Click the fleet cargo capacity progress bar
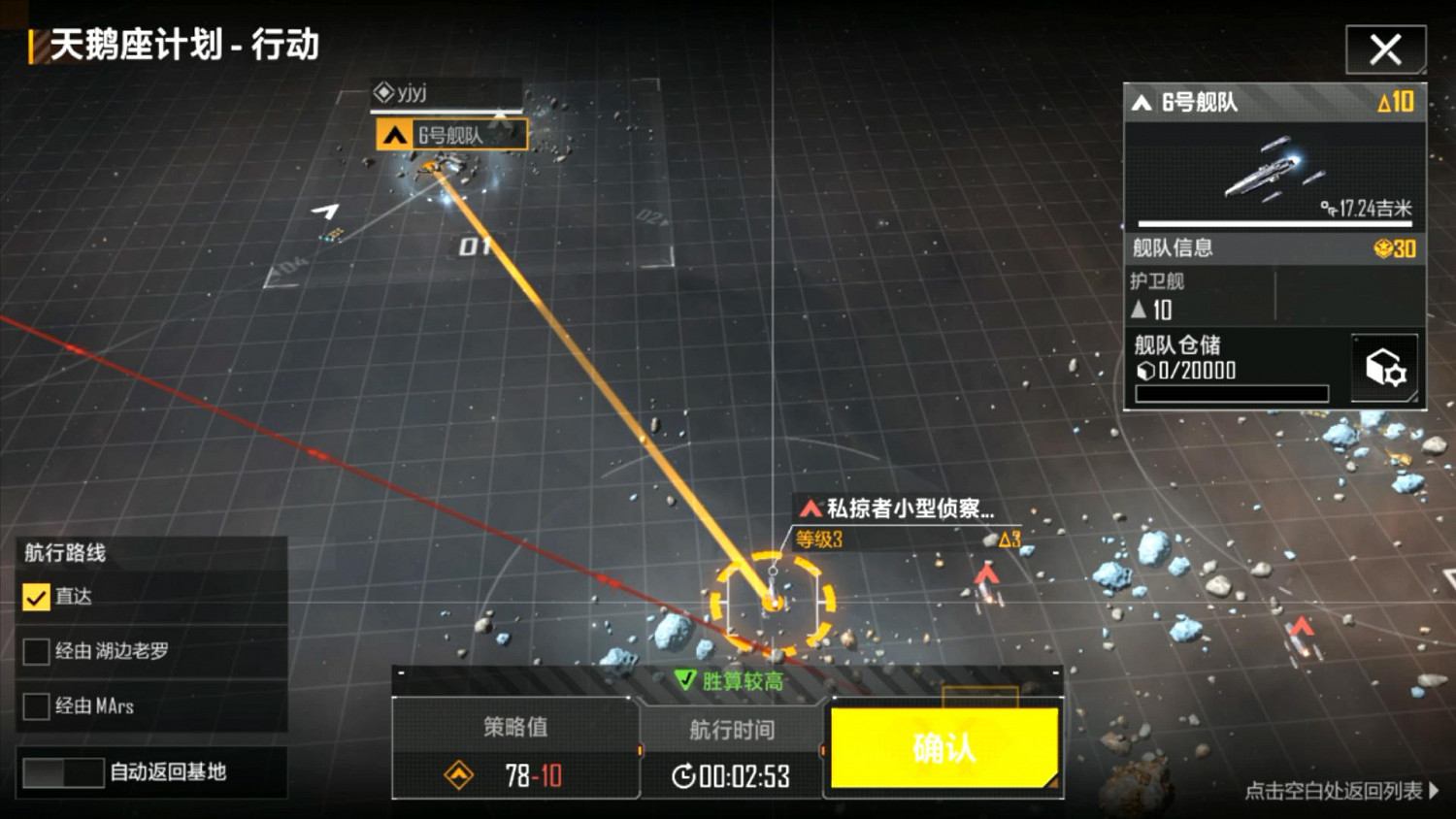The image size is (1456, 819). 1231,394
